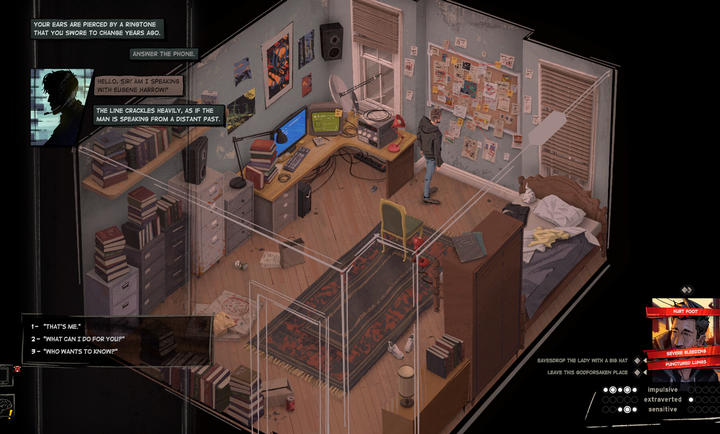Image resolution: width=720 pixels, height=434 pixels.
Task: Click the "Hurt Foot" status banner
Action: point(686,311)
